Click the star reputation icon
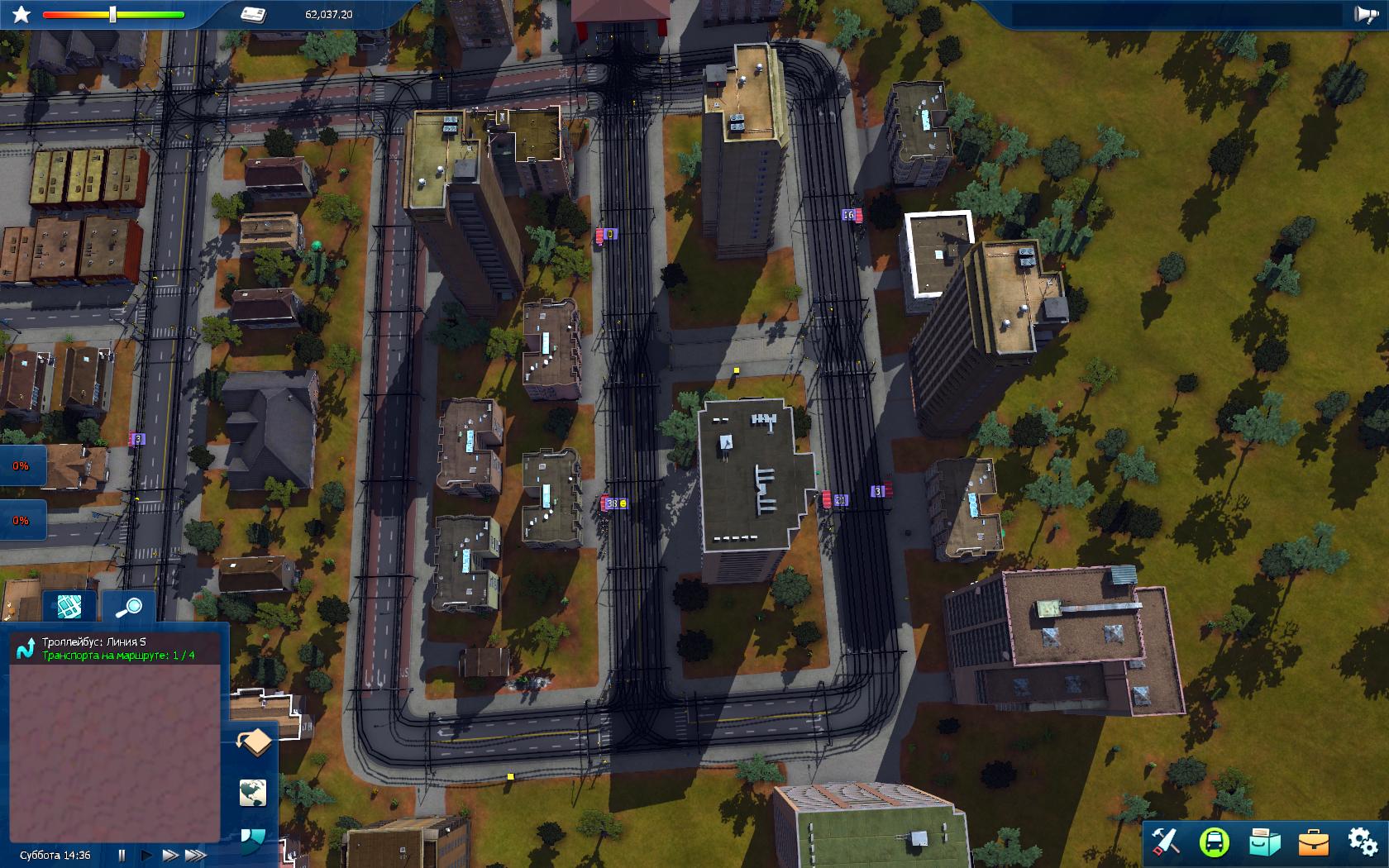 tap(21, 14)
